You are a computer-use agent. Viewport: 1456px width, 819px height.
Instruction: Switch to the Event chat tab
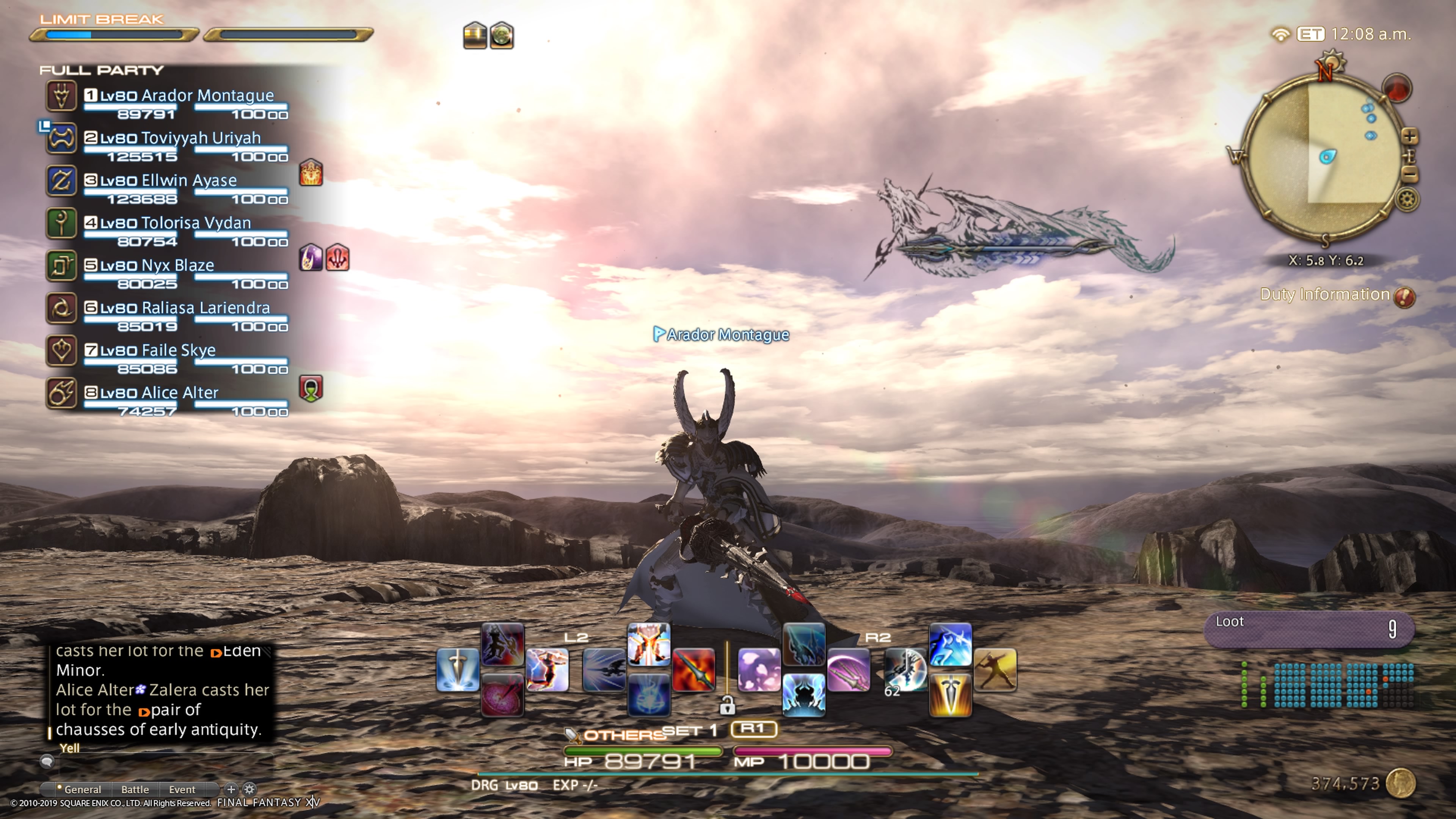pyautogui.click(x=182, y=789)
